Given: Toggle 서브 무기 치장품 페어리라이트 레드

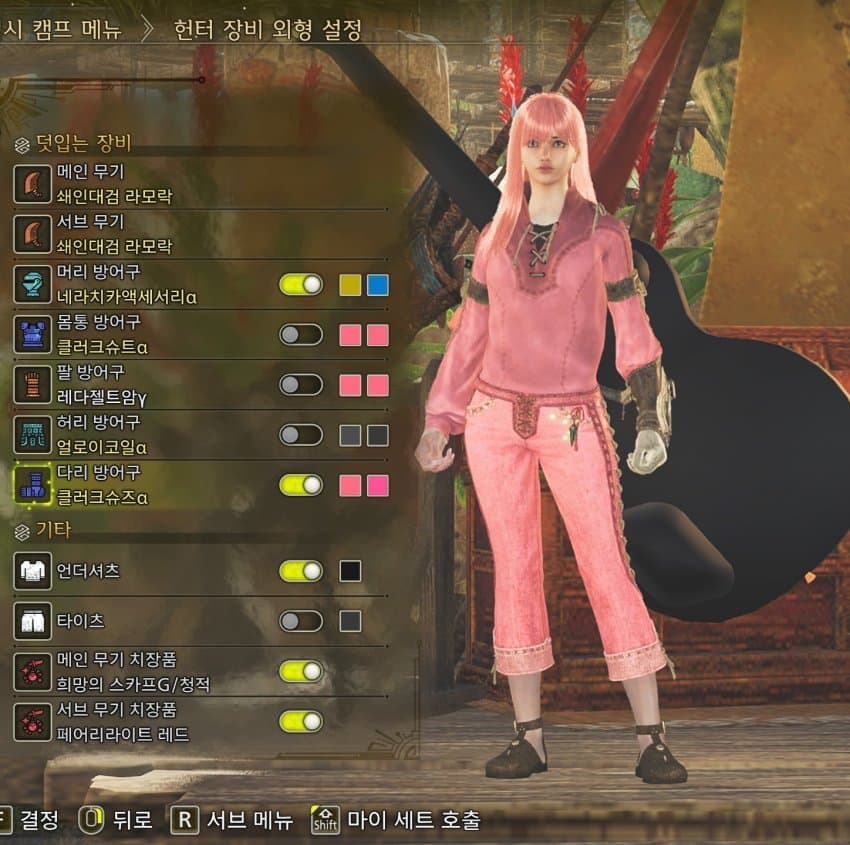Looking at the screenshot, I should point(301,721).
